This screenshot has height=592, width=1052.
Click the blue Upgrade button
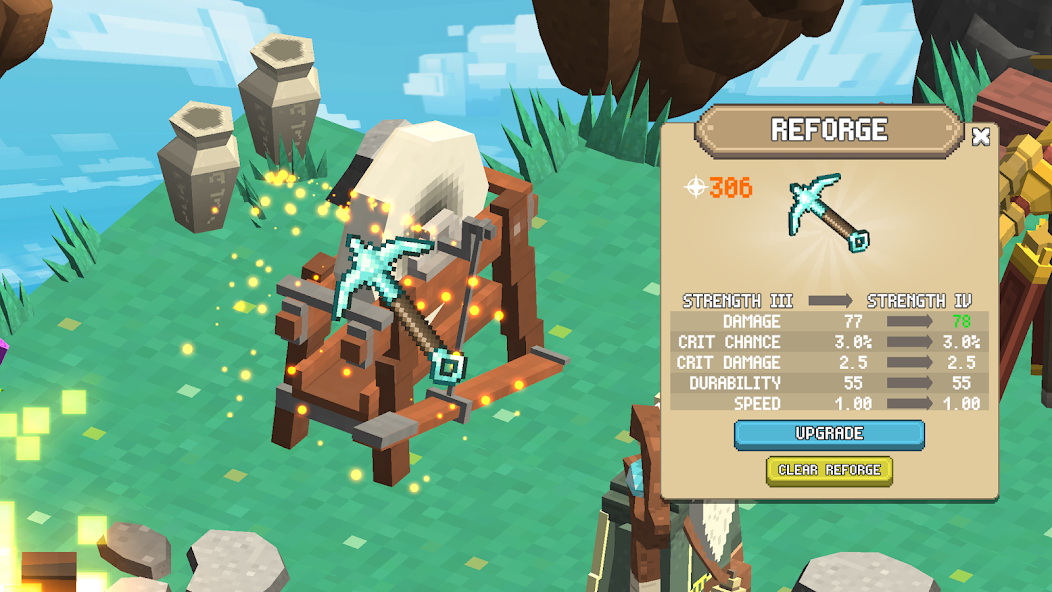(829, 434)
